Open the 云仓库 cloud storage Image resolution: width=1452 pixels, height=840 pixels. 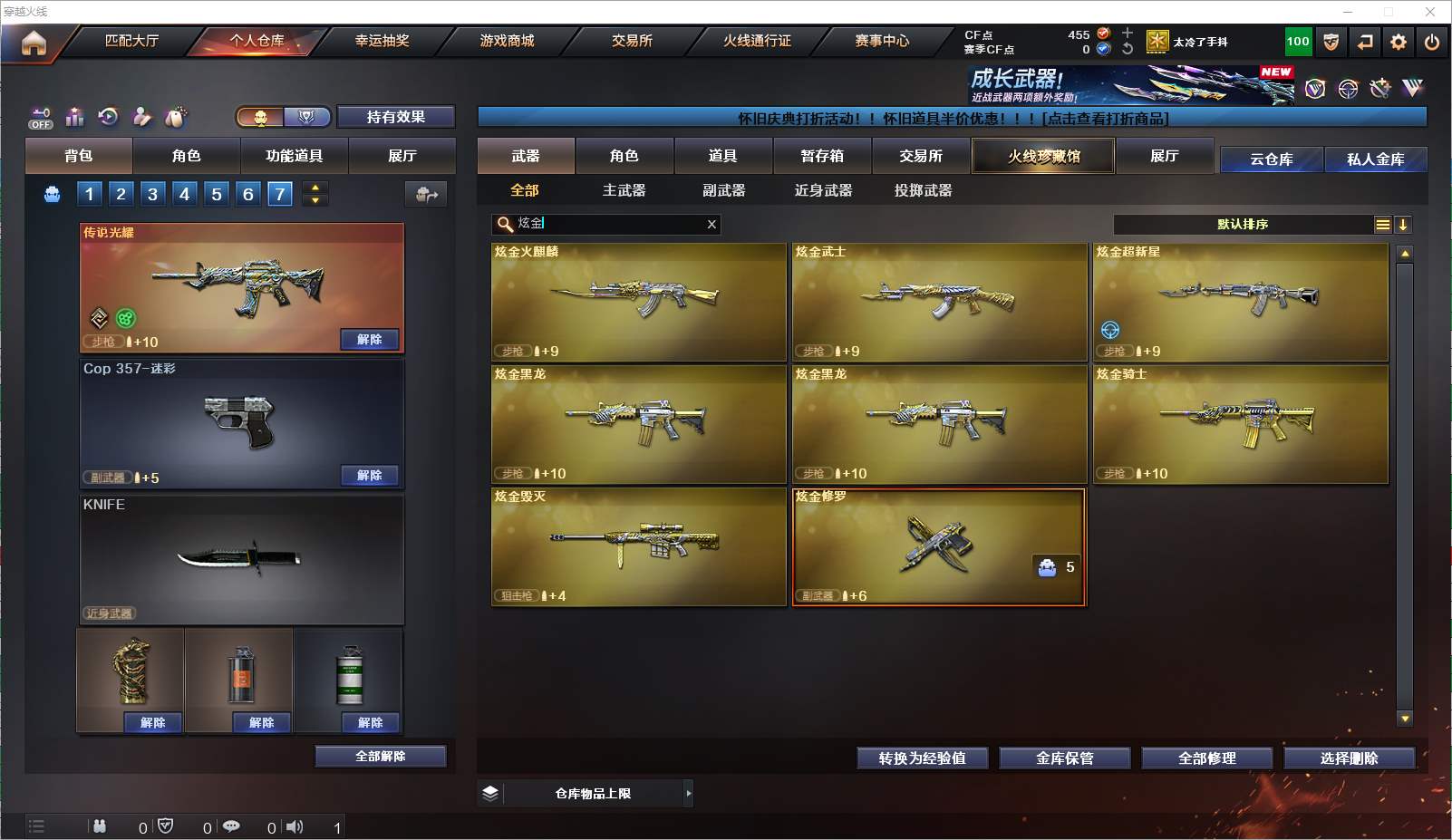pyautogui.click(x=1271, y=159)
